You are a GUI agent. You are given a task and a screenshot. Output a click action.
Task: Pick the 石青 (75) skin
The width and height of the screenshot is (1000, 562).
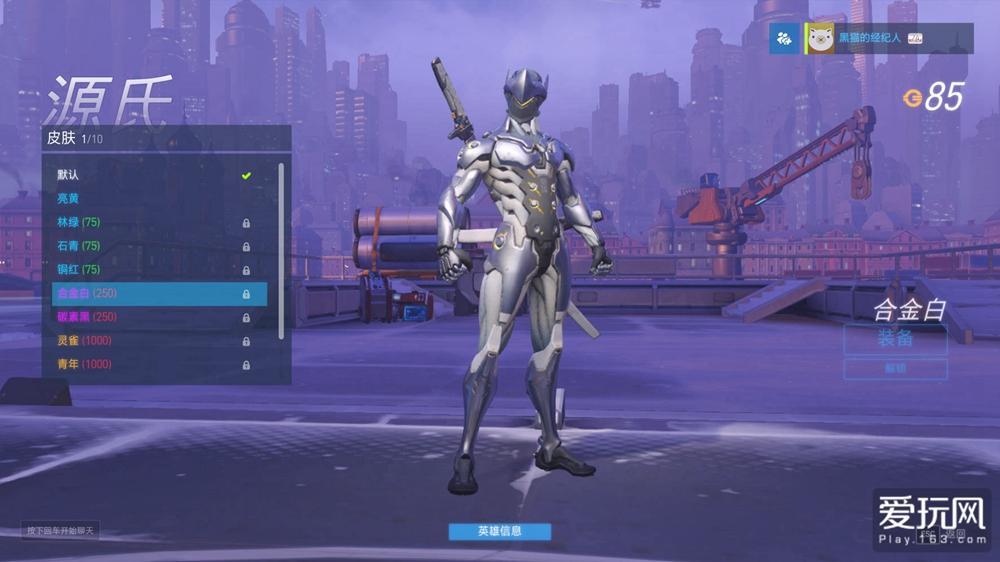150,246
